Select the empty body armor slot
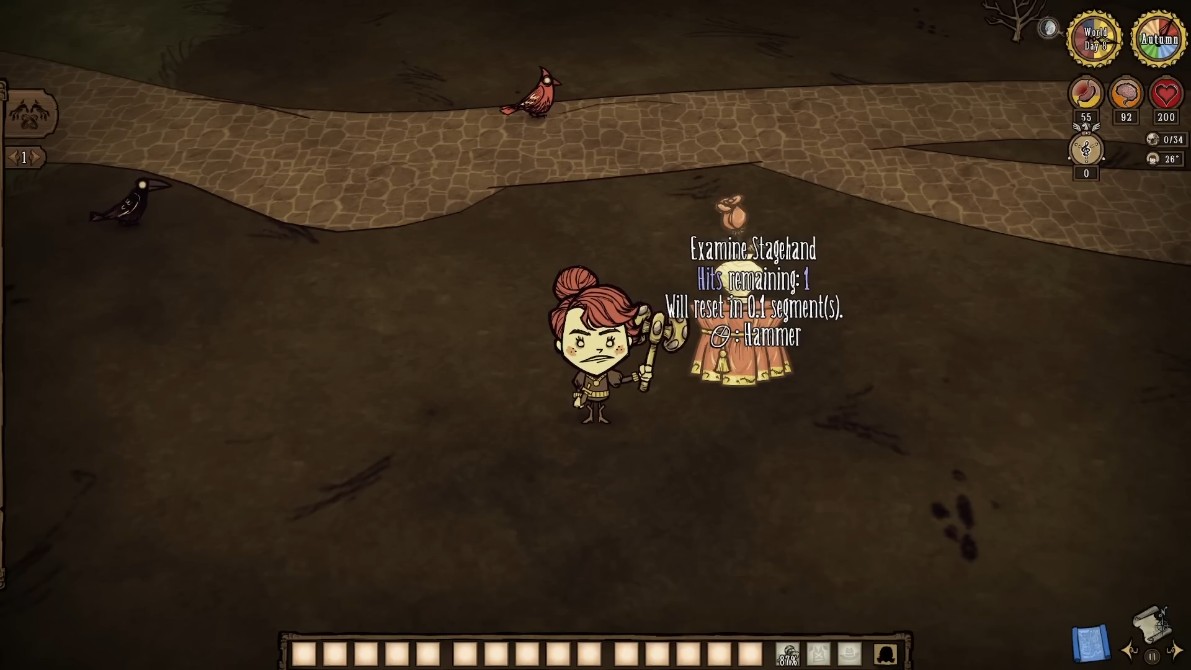1191x670 pixels. point(819,655)
